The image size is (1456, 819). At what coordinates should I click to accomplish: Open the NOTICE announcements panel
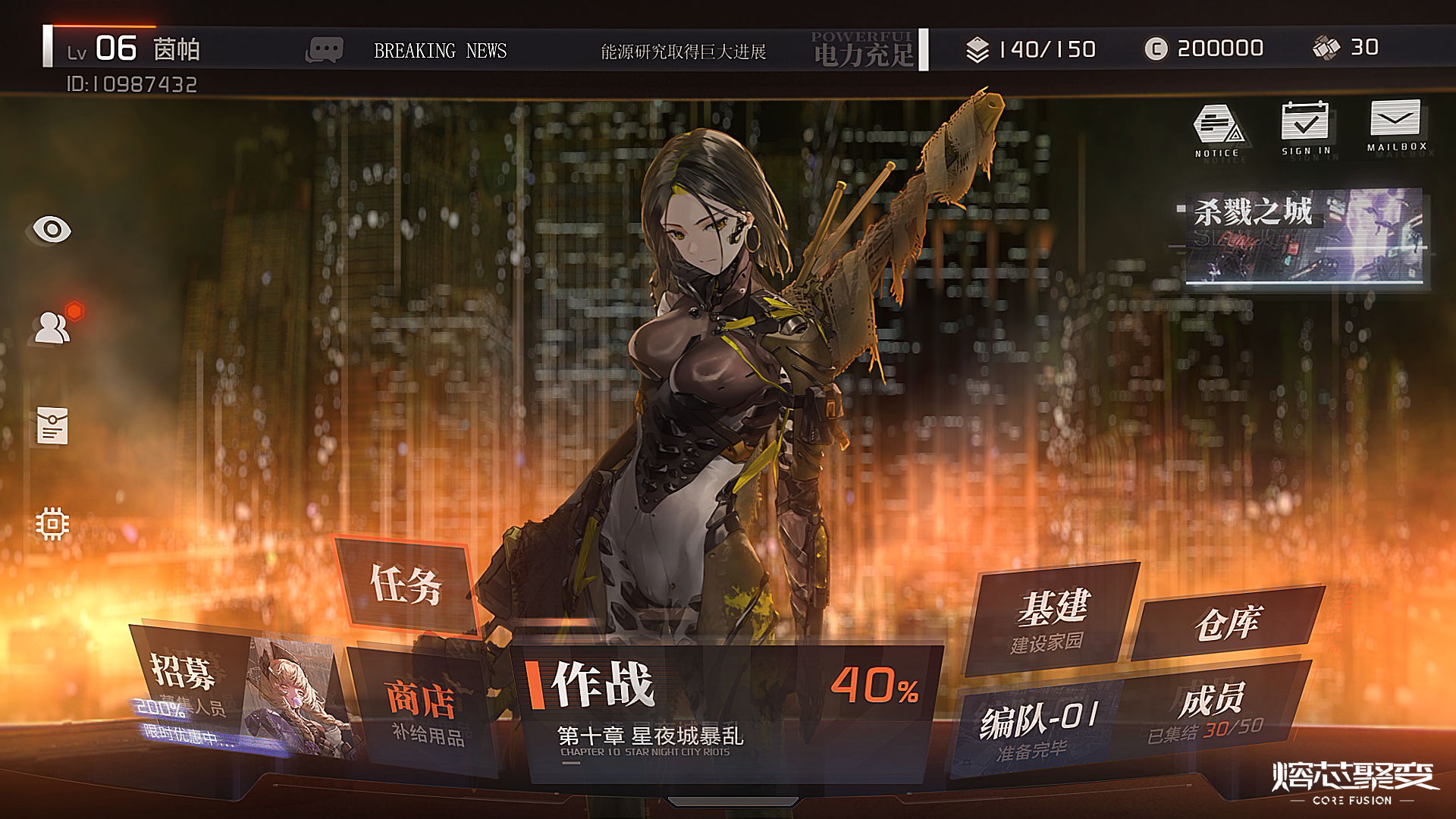pos(1219,125)
